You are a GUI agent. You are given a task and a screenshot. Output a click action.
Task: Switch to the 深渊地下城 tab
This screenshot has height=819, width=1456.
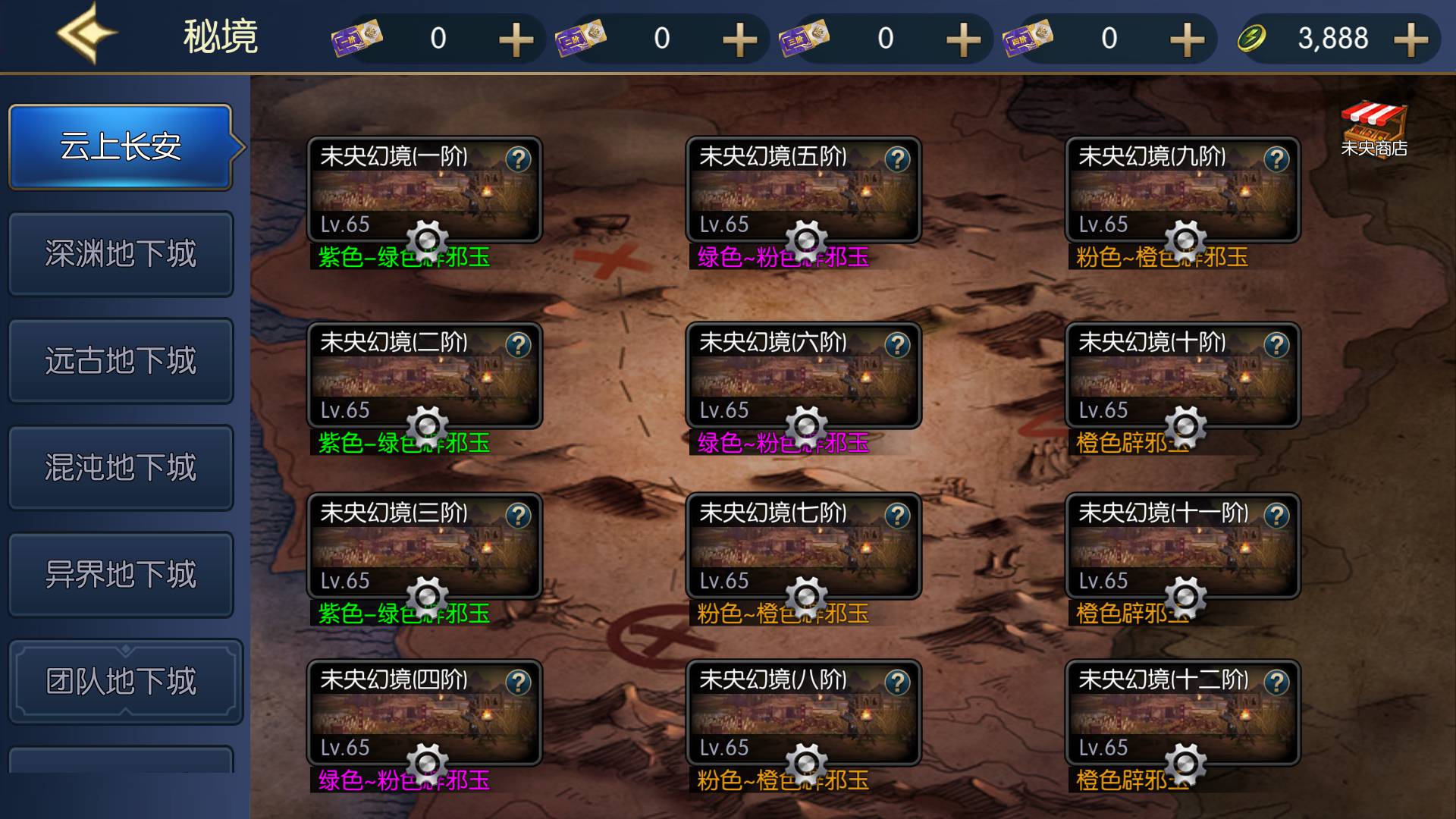point(121,253)
